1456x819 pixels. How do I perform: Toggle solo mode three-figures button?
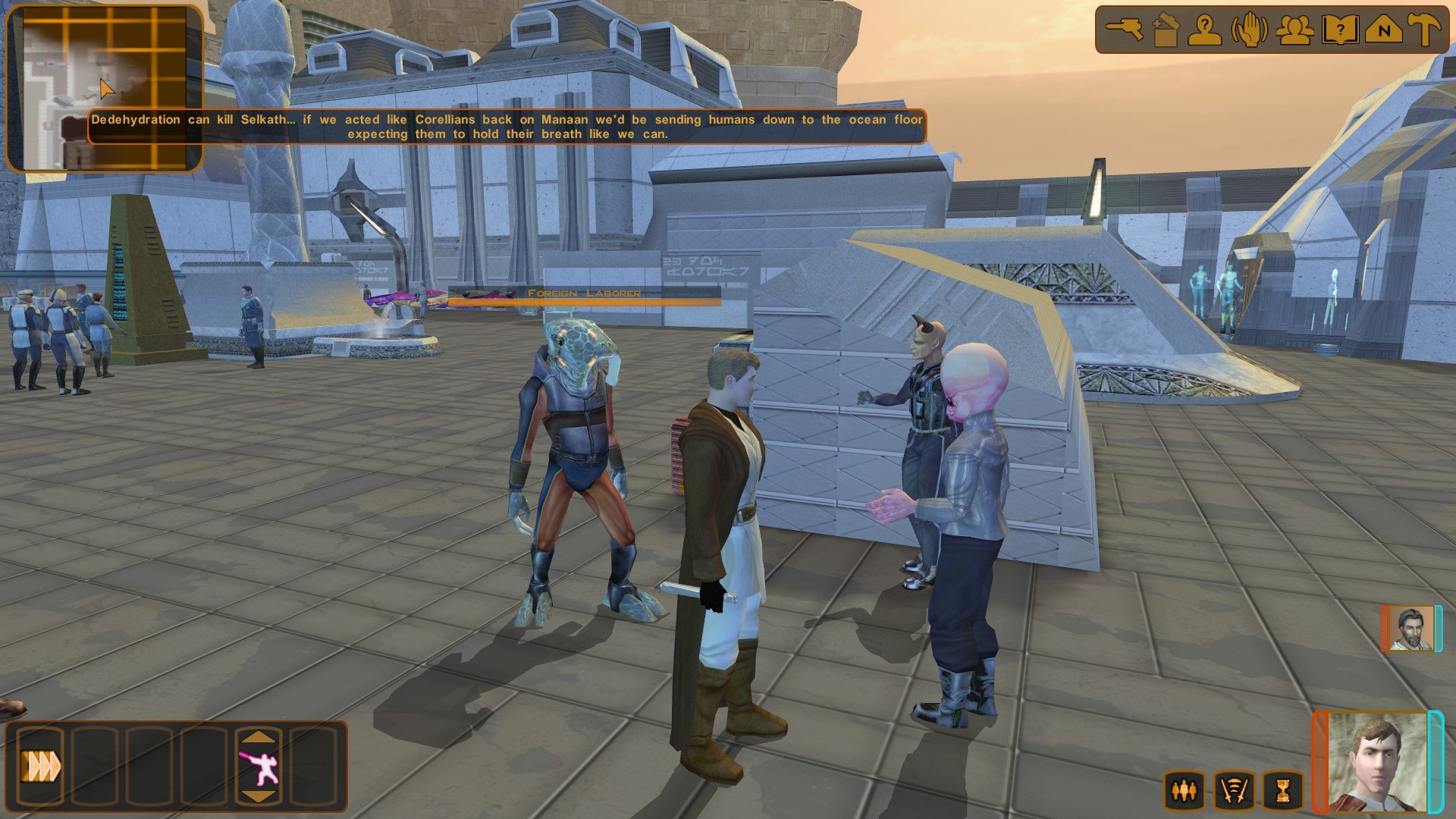1184,791
